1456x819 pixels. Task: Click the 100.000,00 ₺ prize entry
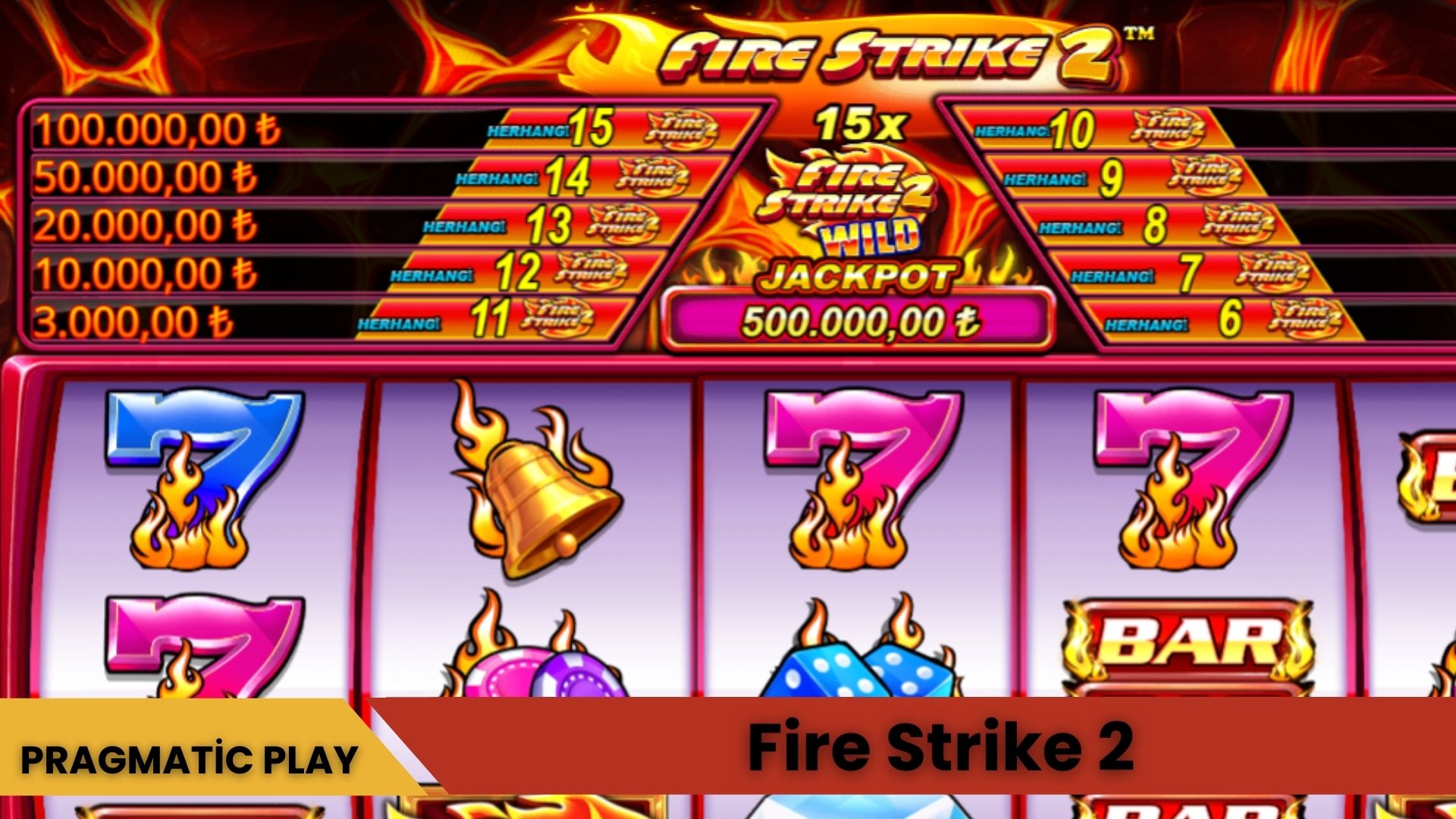152,130
